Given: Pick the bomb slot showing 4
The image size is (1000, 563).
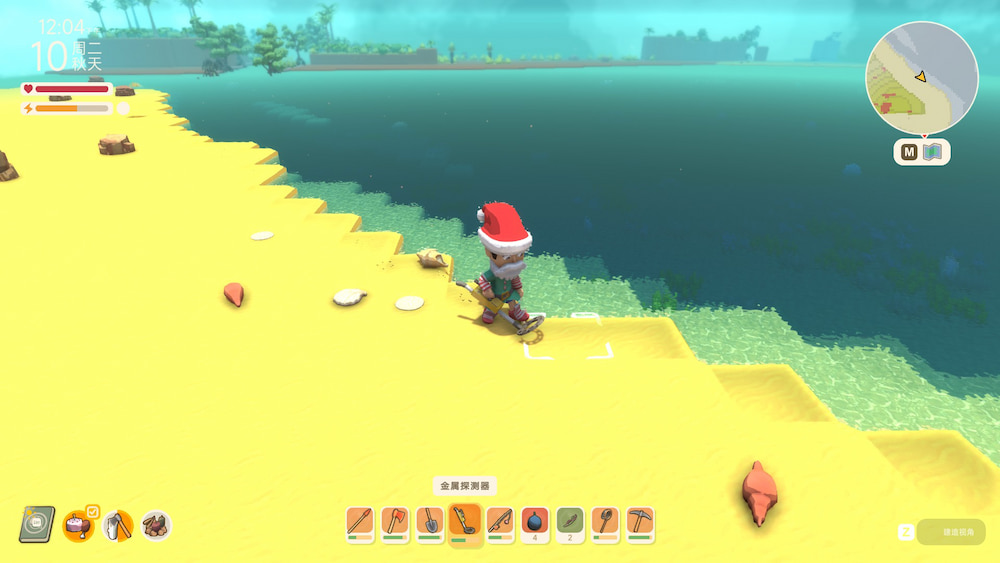Looking at the screenshot, I should [535, 522].
